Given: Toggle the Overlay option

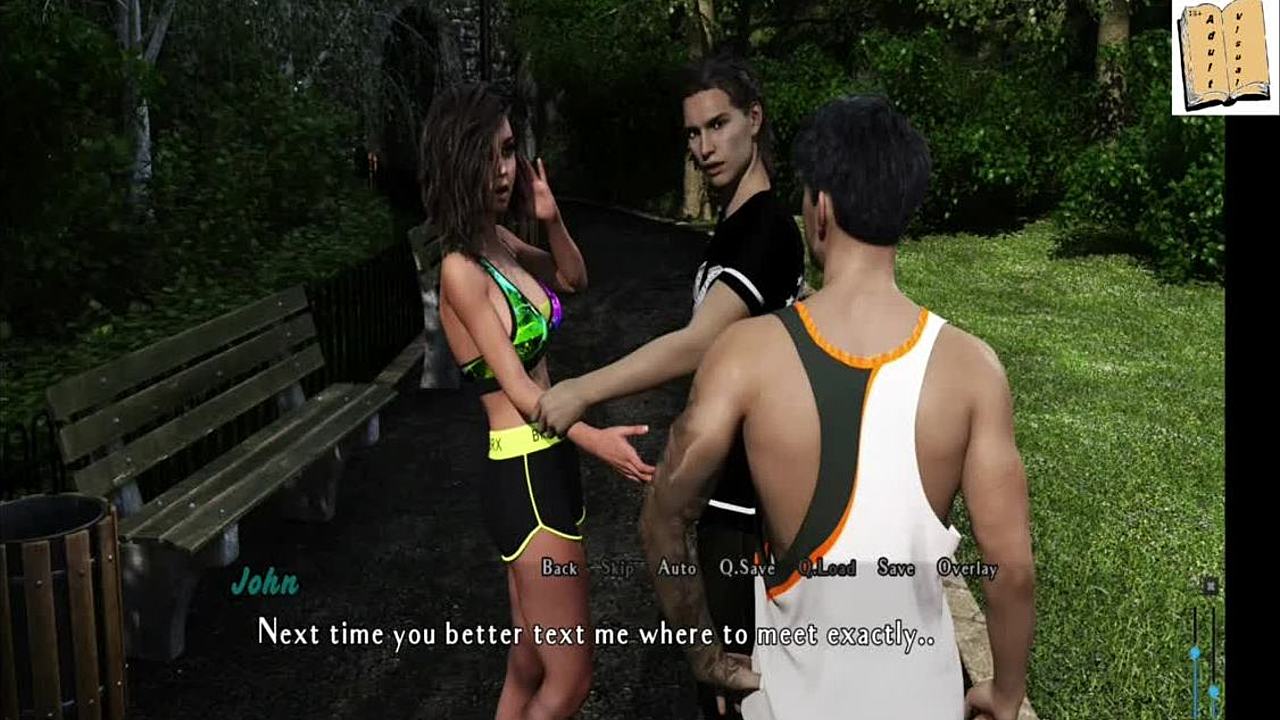Looking at the screenshot, I should (967, 568).
